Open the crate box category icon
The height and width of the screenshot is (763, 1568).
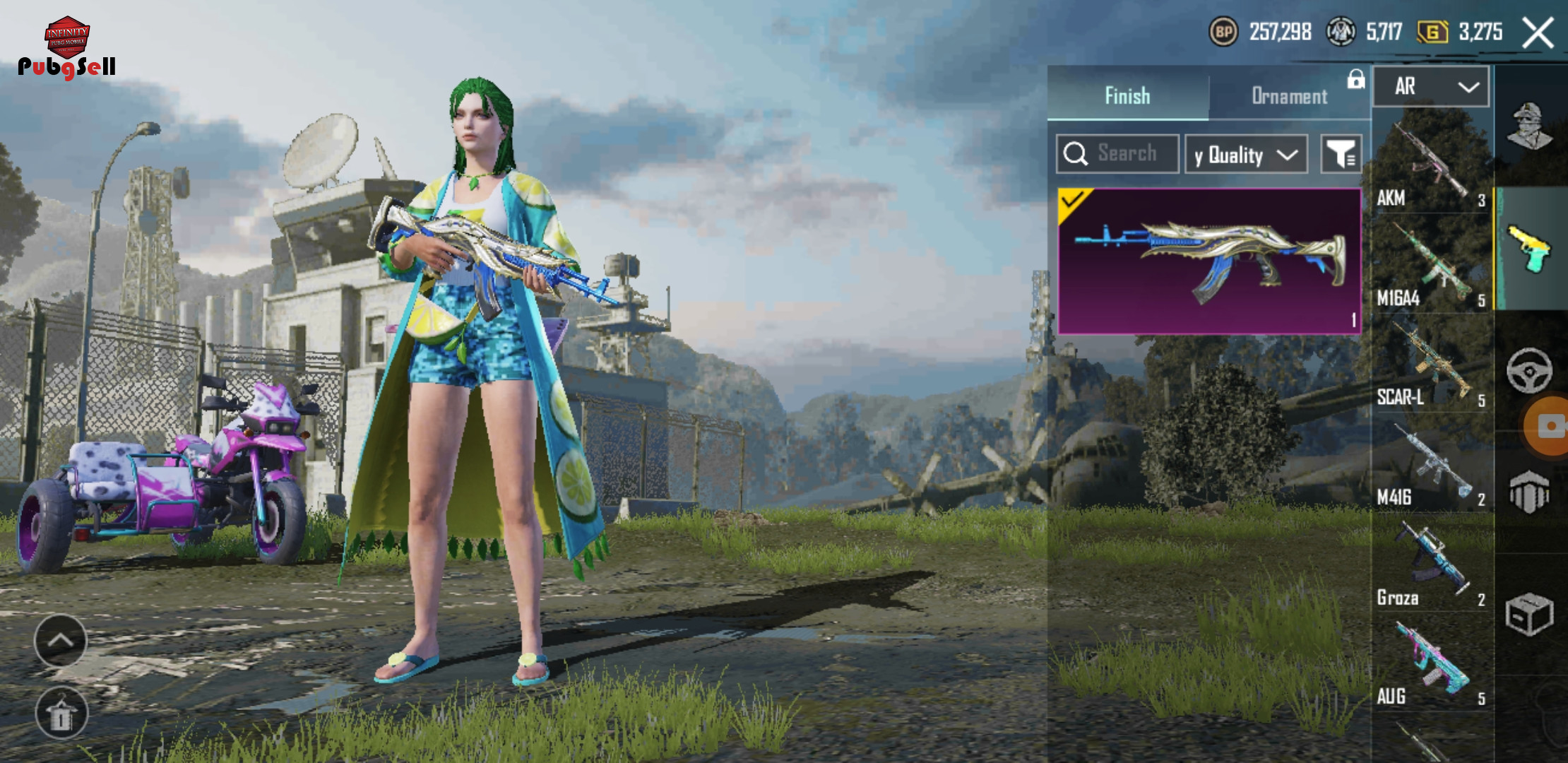point(1529,613)
